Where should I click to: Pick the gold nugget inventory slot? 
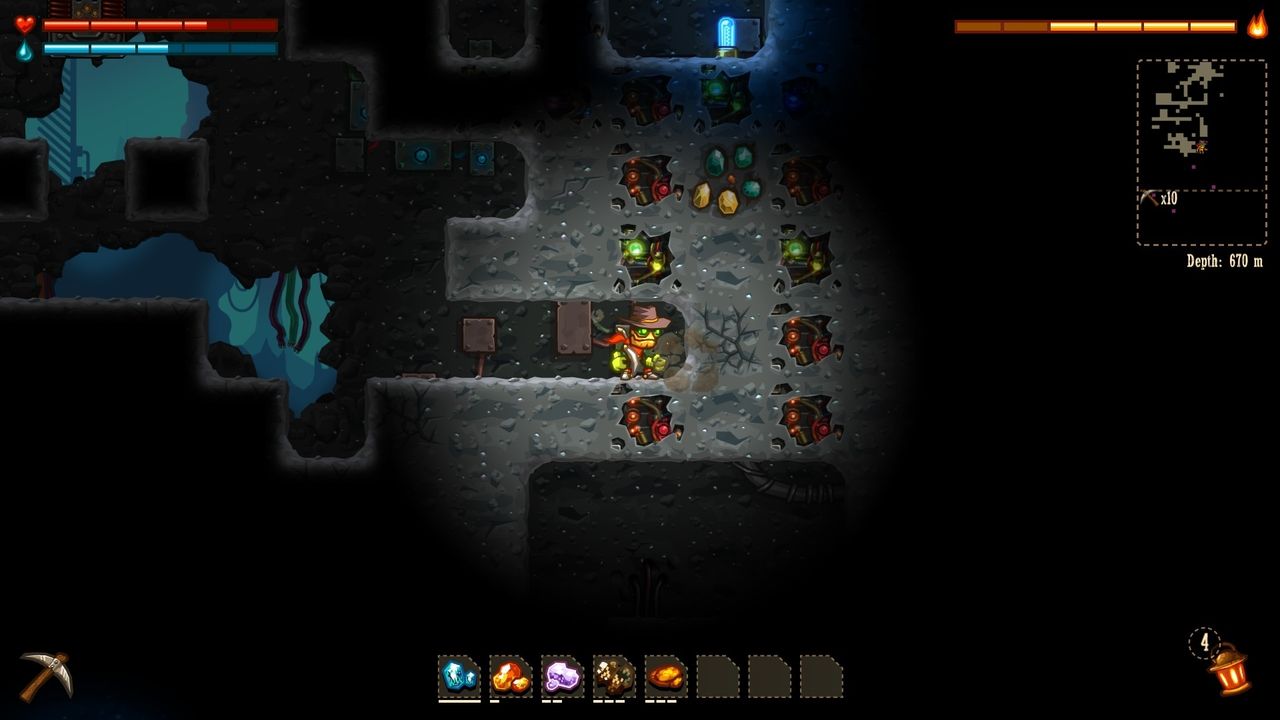pyautogui.click(x=666, y=676)
